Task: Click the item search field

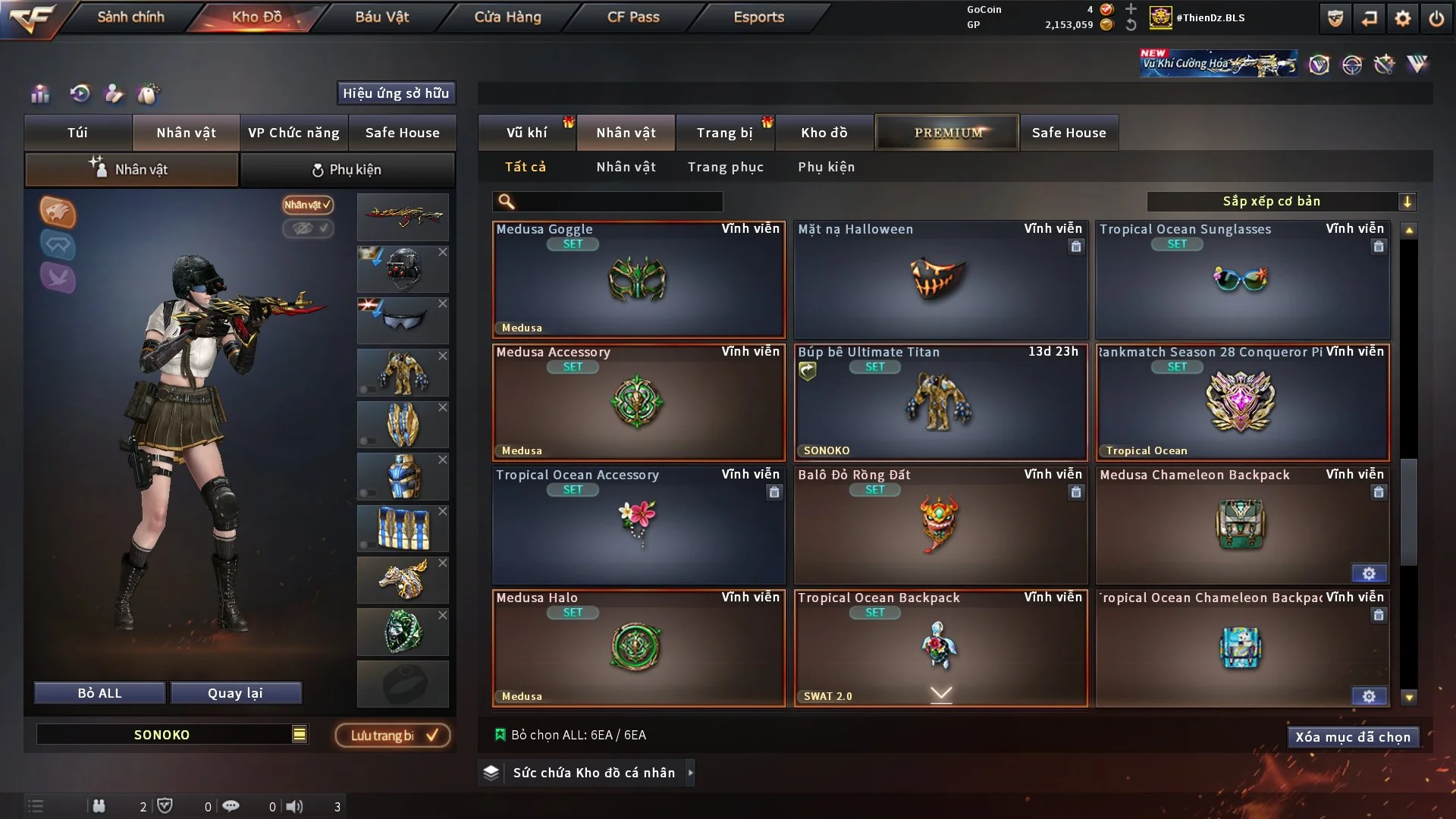Action: tap(618, 202)
